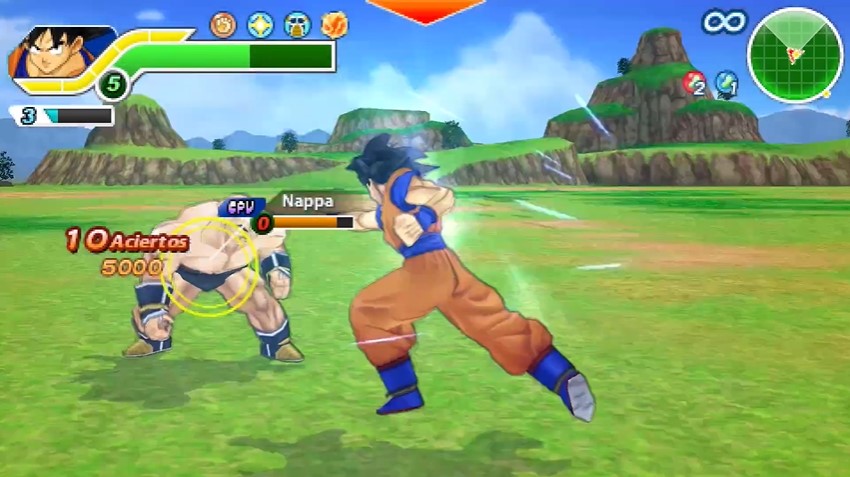Select the fist punch skill icon
Viewport: 850px width, 477px height.
coord(223,24)
